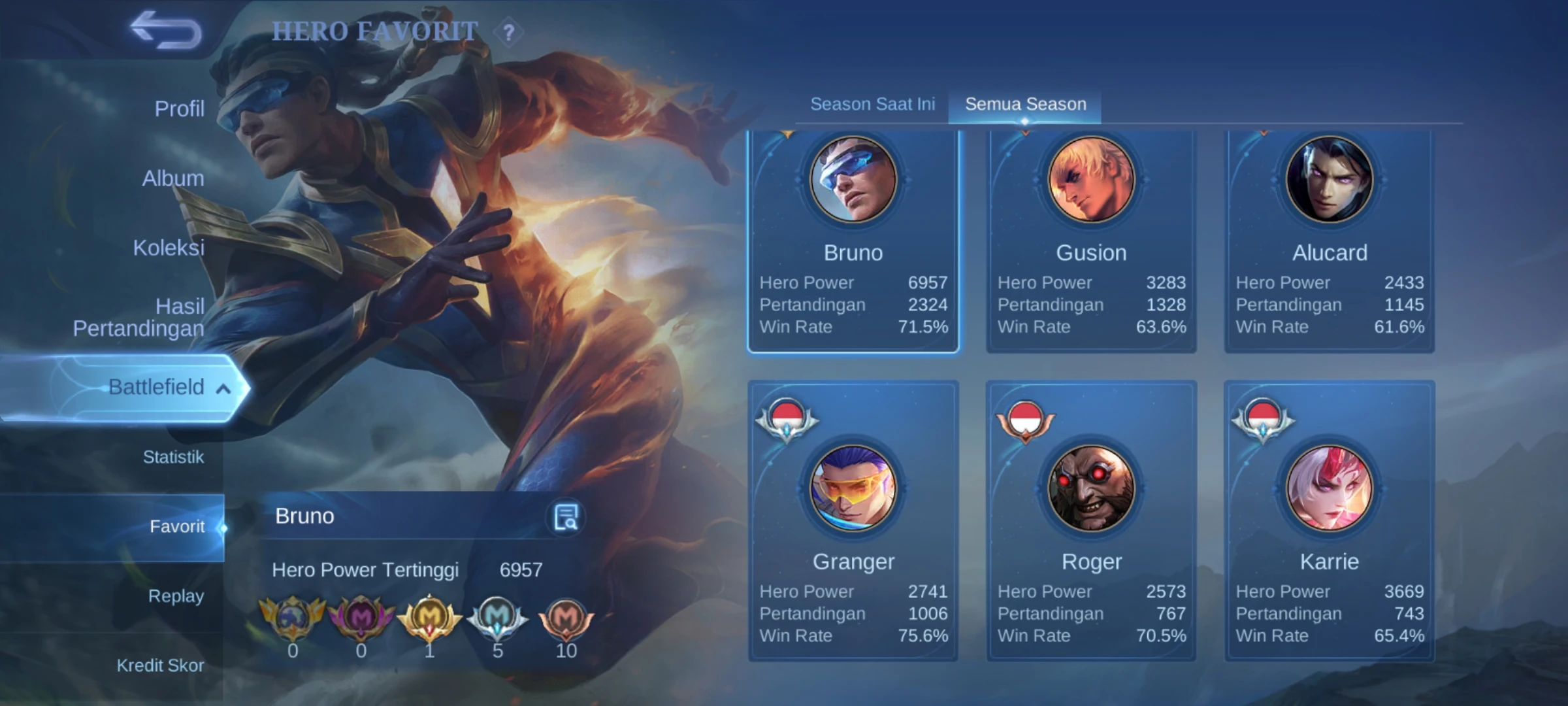
Task: Switch to Season Saat Ini tab
Action: click(872, 104)
